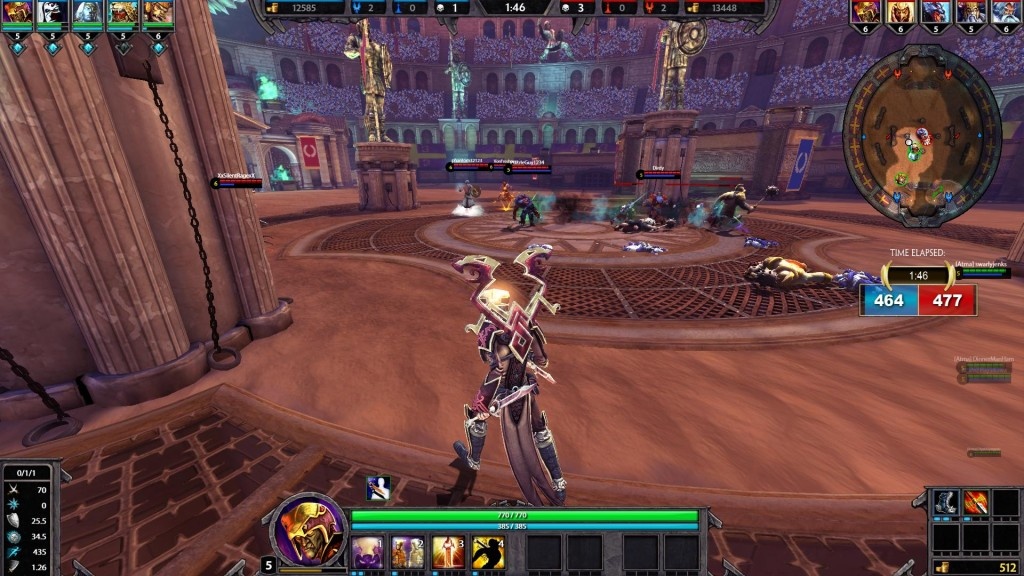The image size is (1024, 576).
Task: Cast the ultimate ability with the black silhouette icon
Action: 488,551
